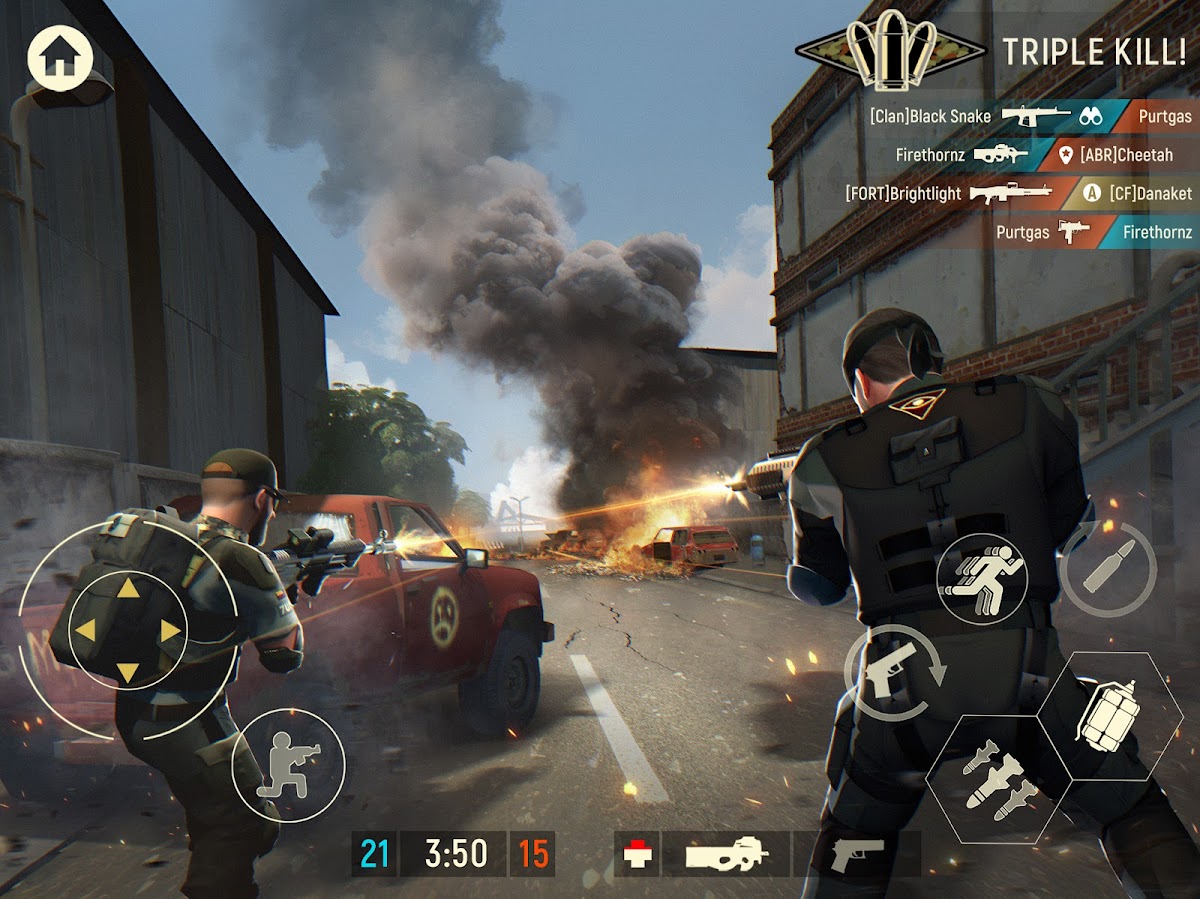Swap weapon with the pistol cycle button

coord(894,673)
